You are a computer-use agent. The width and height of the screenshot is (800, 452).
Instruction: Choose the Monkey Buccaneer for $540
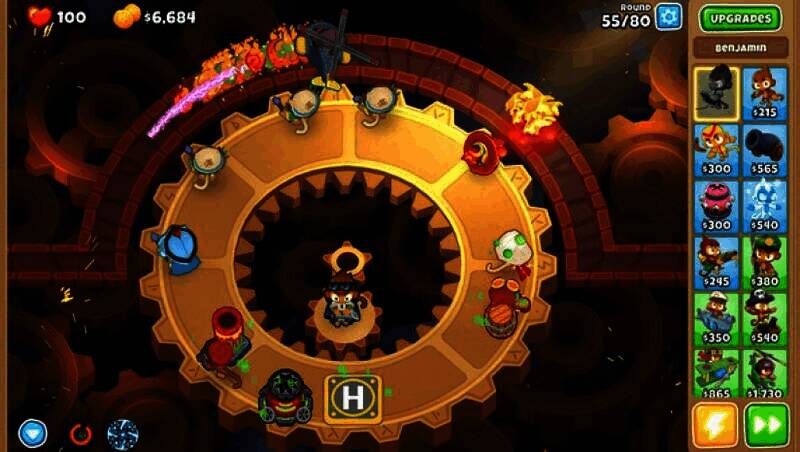(x=766, y=317)
